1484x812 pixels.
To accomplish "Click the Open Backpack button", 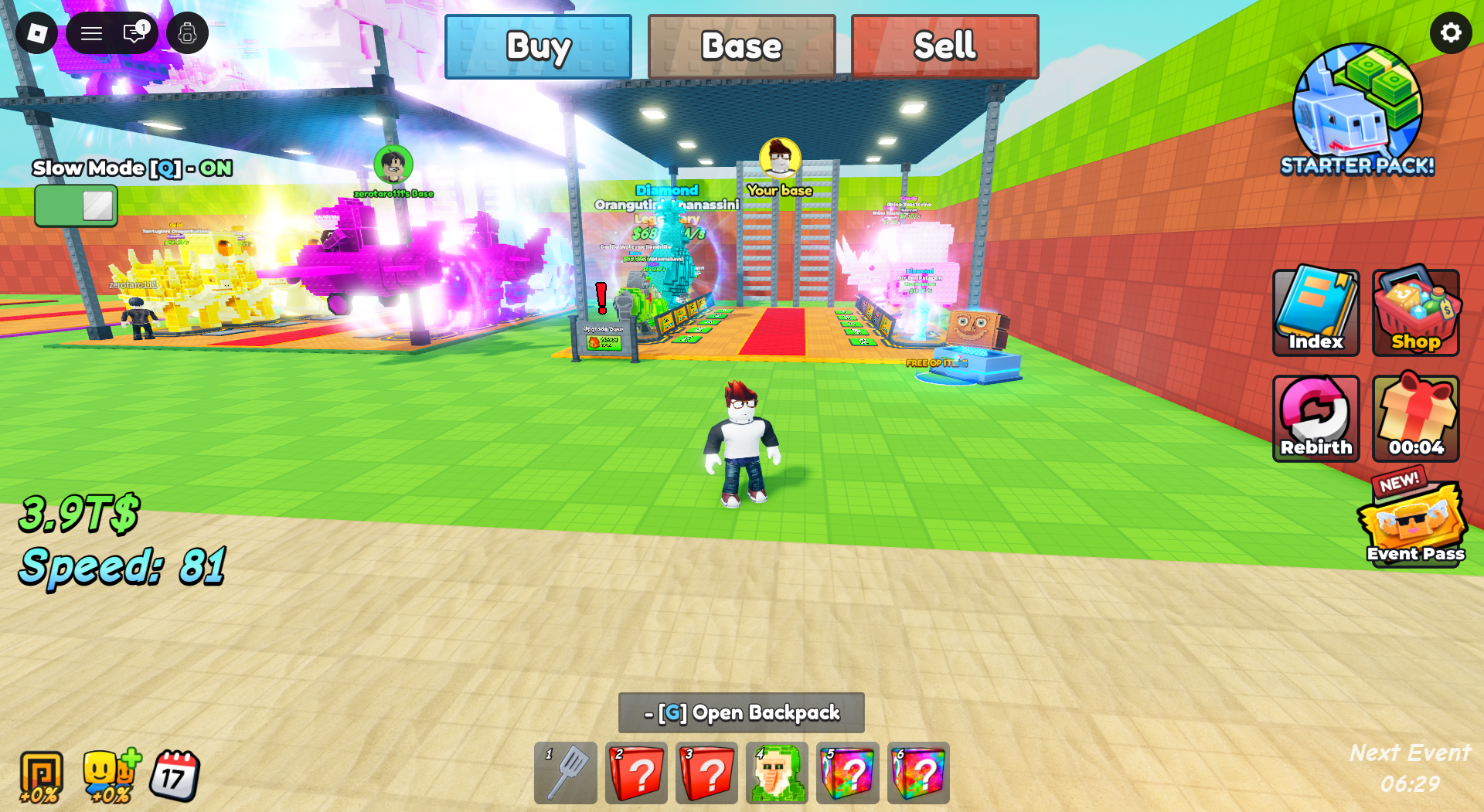I will coord(742,713).
